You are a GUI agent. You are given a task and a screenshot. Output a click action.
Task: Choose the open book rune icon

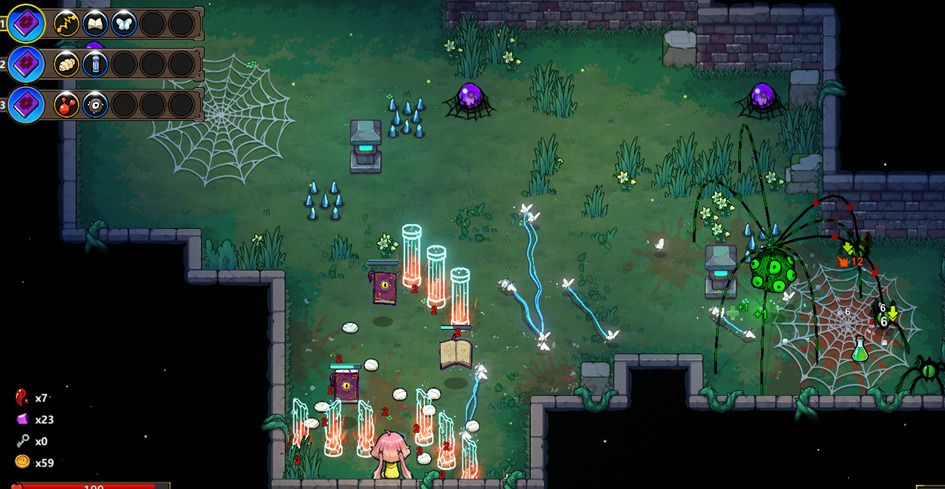95,23
